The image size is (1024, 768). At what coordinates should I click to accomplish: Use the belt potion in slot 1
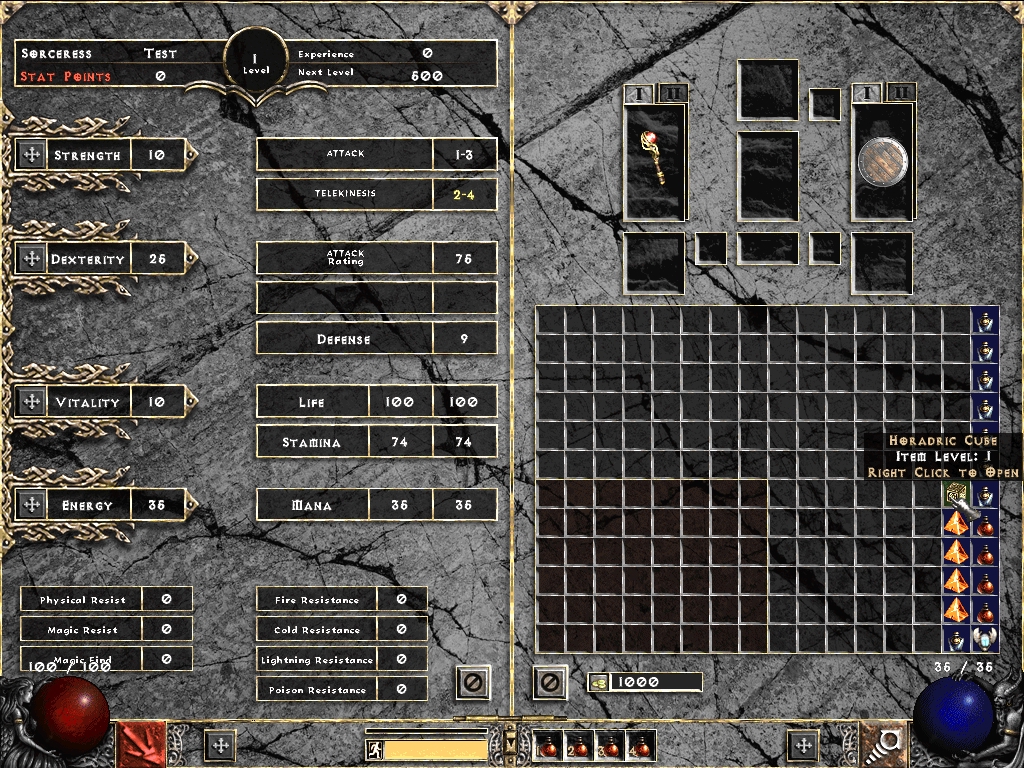click(x=546, y=745)
